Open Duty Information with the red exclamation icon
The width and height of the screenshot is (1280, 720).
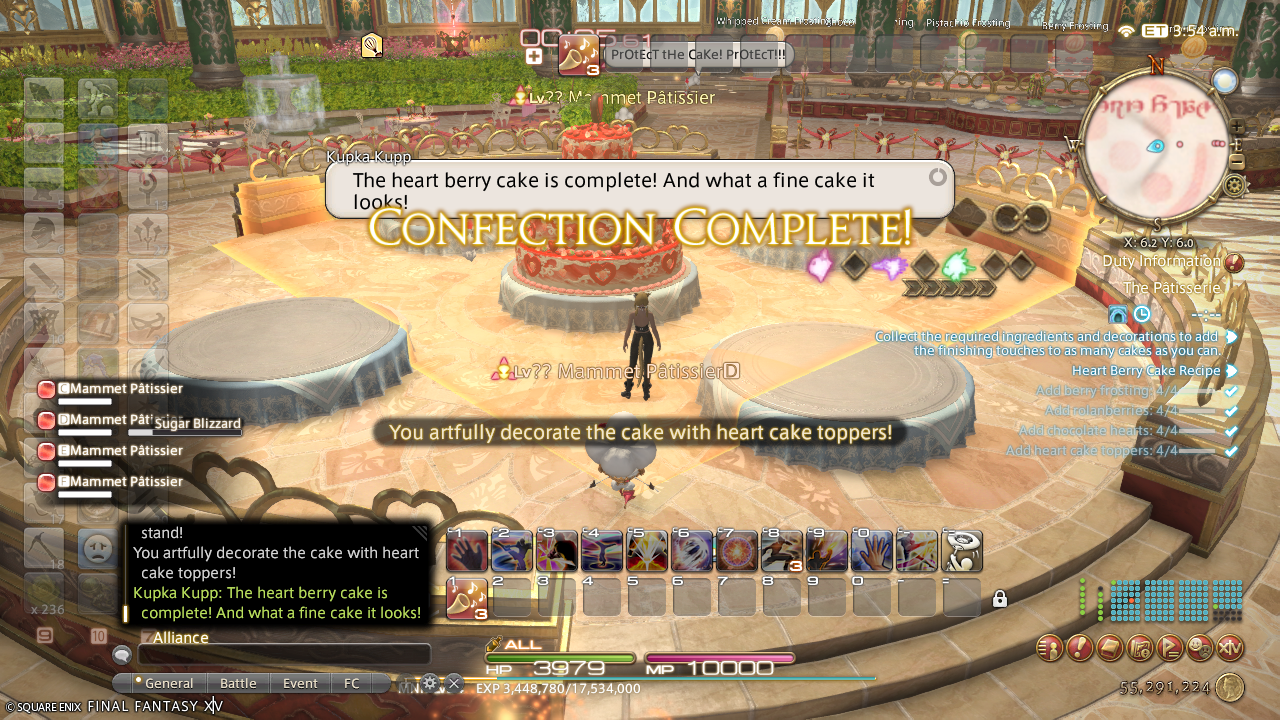click(1234, 263)
